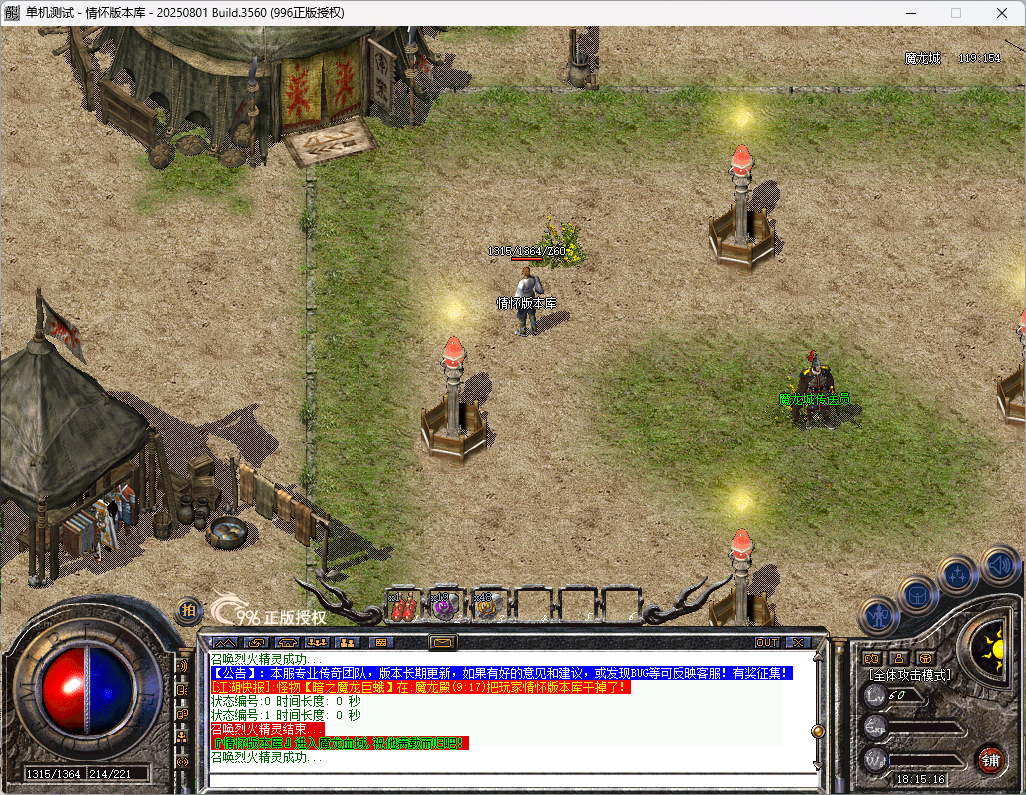Toggle sound with the speaker button
This screenshot has height=795, width=1026.
coord(999,565)
